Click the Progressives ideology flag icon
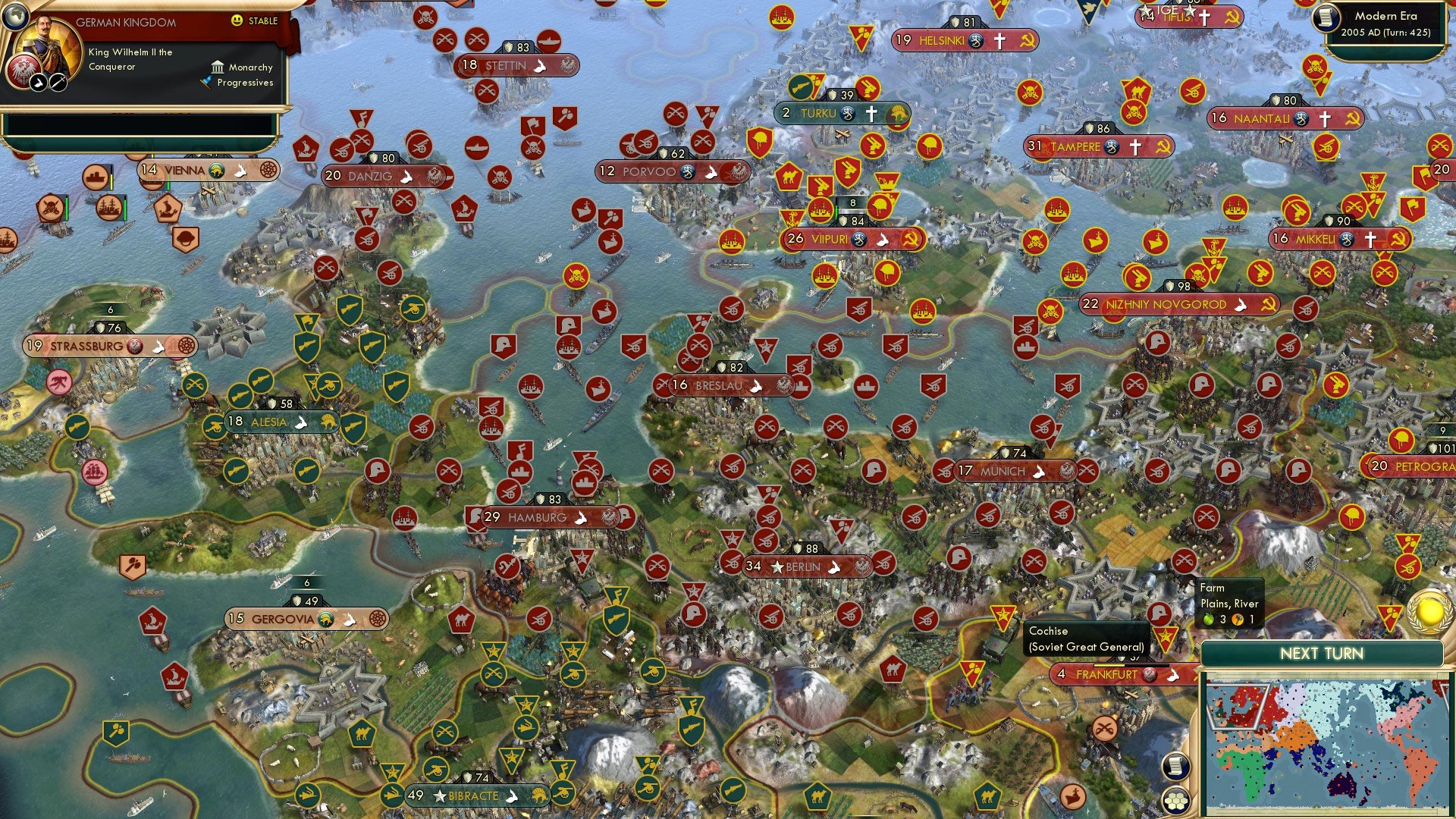 pos(207,82)
